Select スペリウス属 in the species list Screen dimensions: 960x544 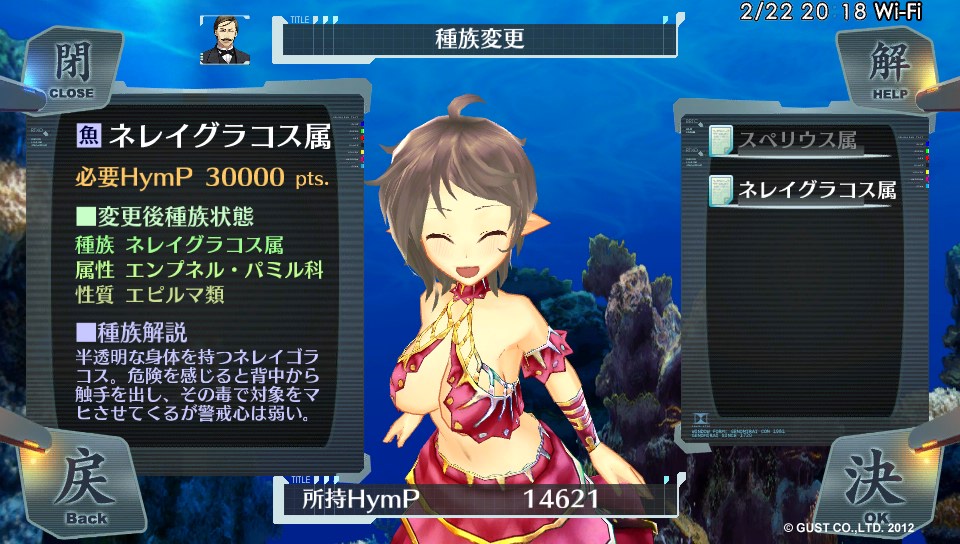point(798,141)
